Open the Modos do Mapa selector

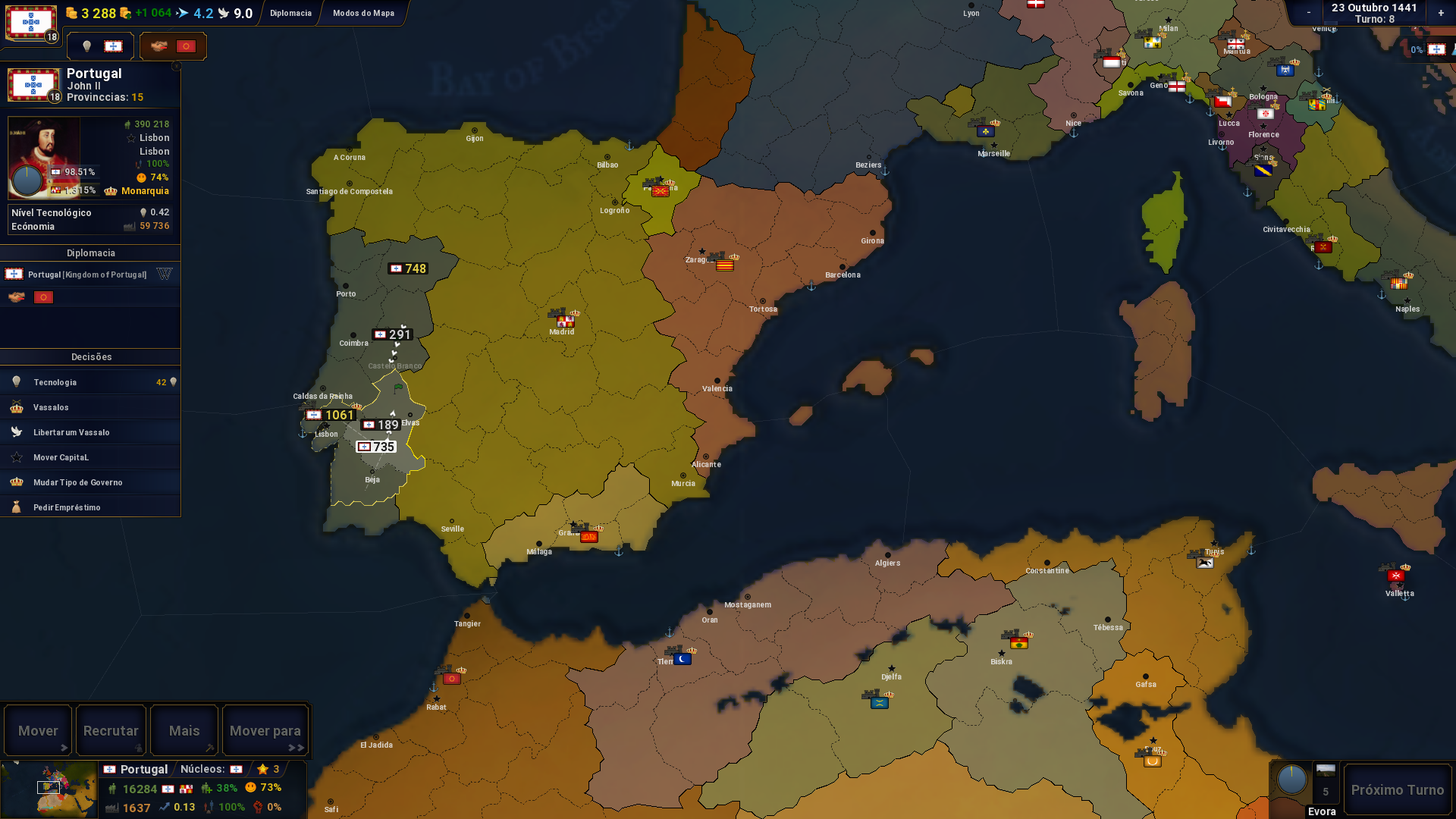[362, 13]
